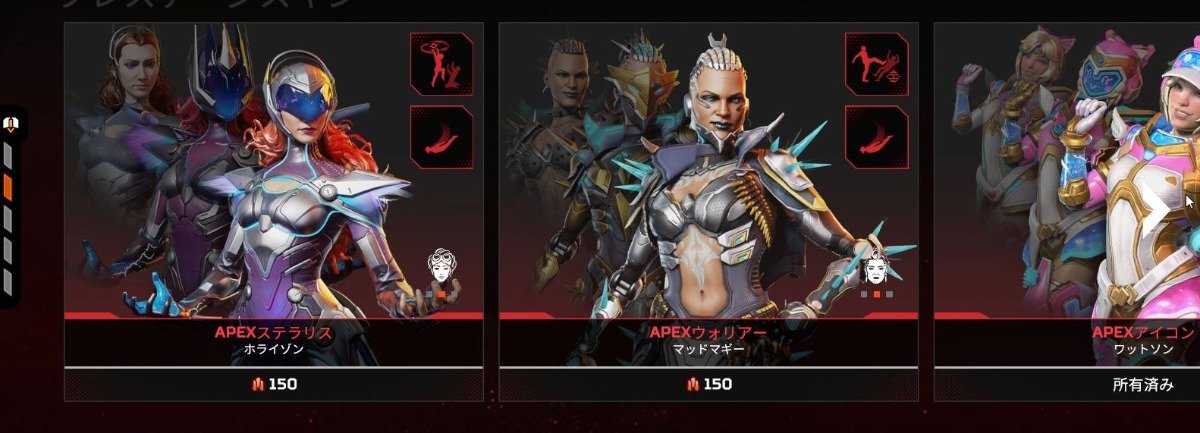This screenshot has width=1200, height=433.
Task: Click the Horizon legend portrait icon
Action: click(441, 267)
